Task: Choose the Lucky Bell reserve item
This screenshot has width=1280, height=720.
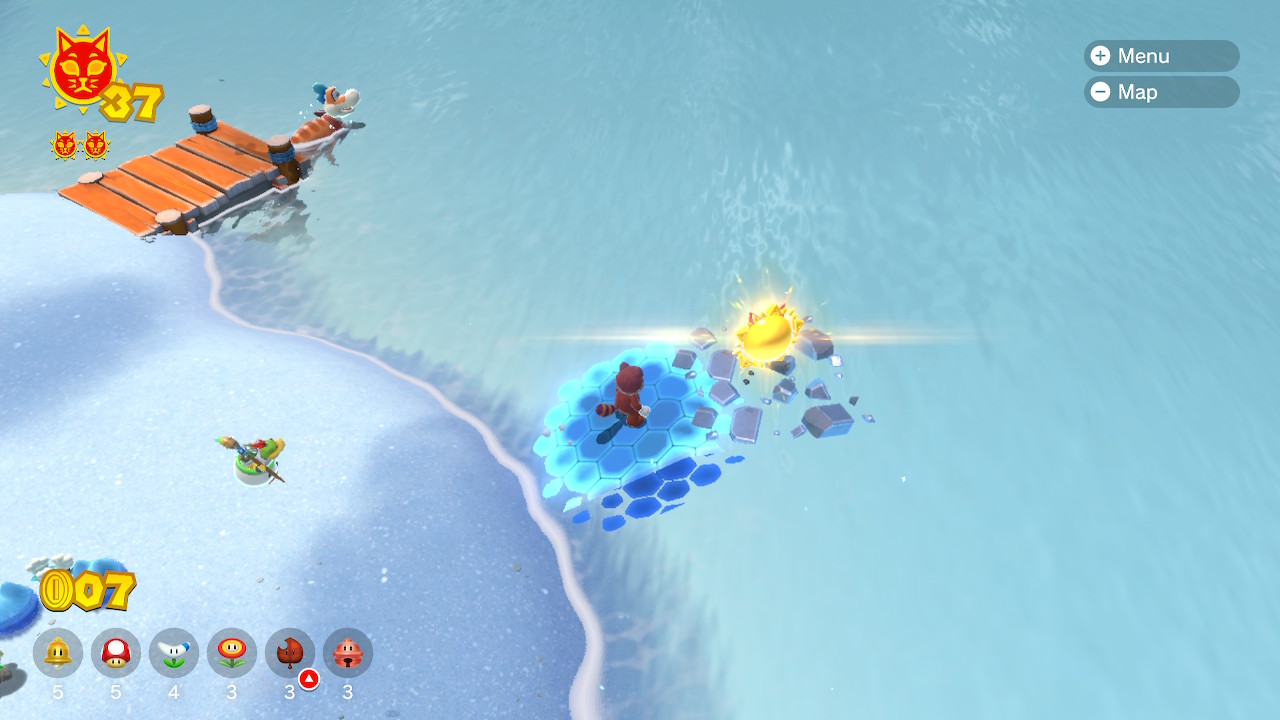Action: [x=348, y=653]
